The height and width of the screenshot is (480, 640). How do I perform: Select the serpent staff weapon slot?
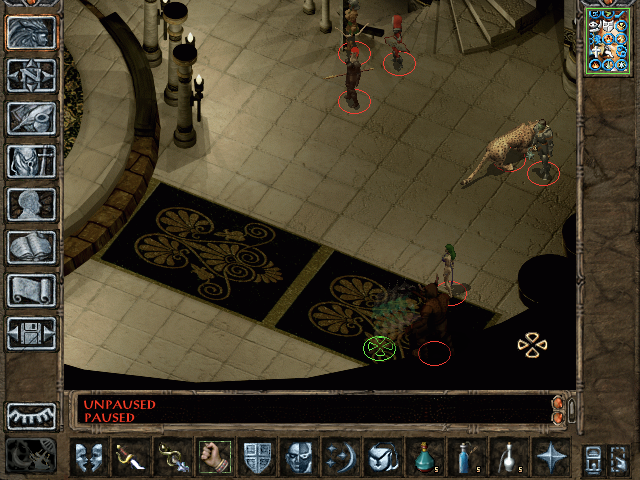pyautogui.click(x=172, y=458)
